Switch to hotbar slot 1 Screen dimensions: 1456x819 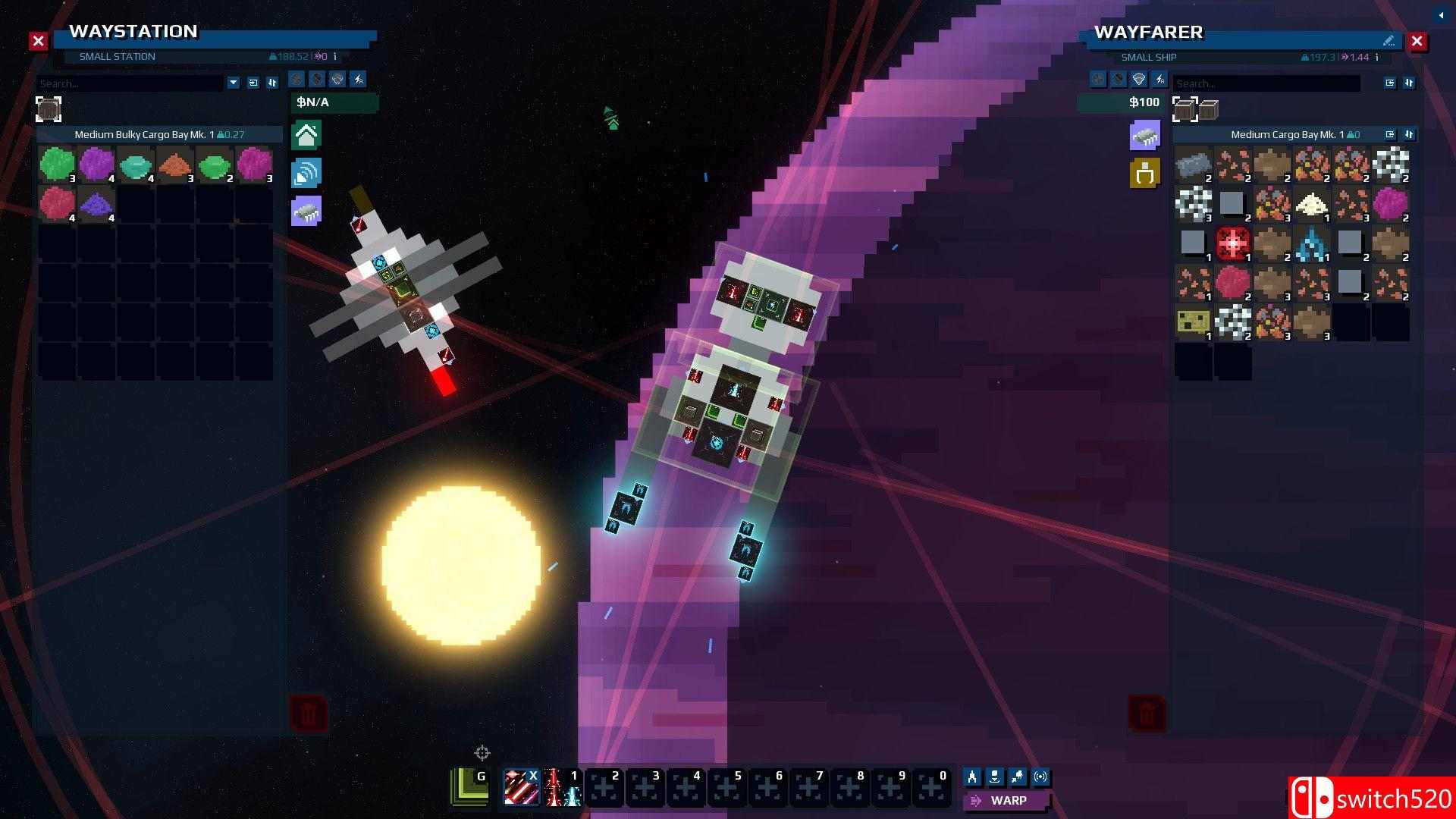[x=562, y=788]
